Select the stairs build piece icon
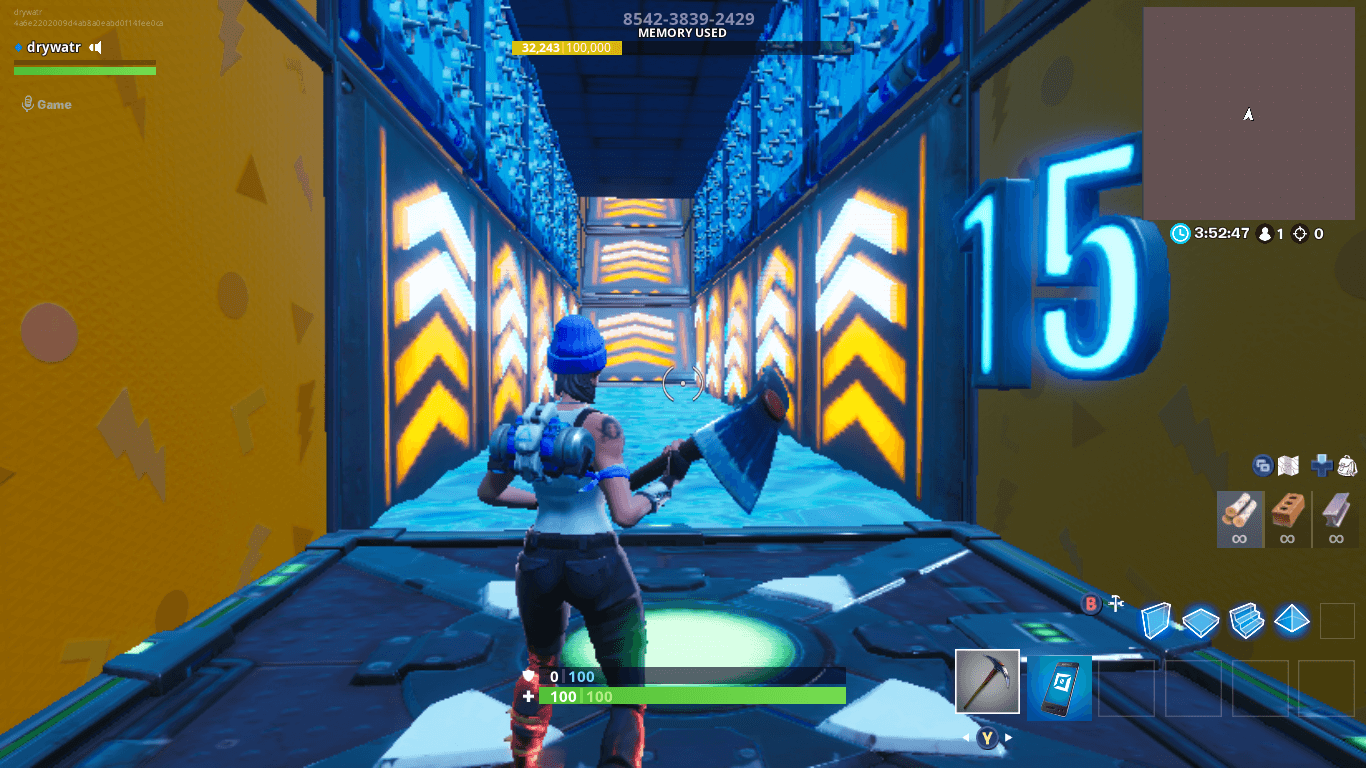1366x768 pixels. pyautogui.click(x=1244, y=621)
